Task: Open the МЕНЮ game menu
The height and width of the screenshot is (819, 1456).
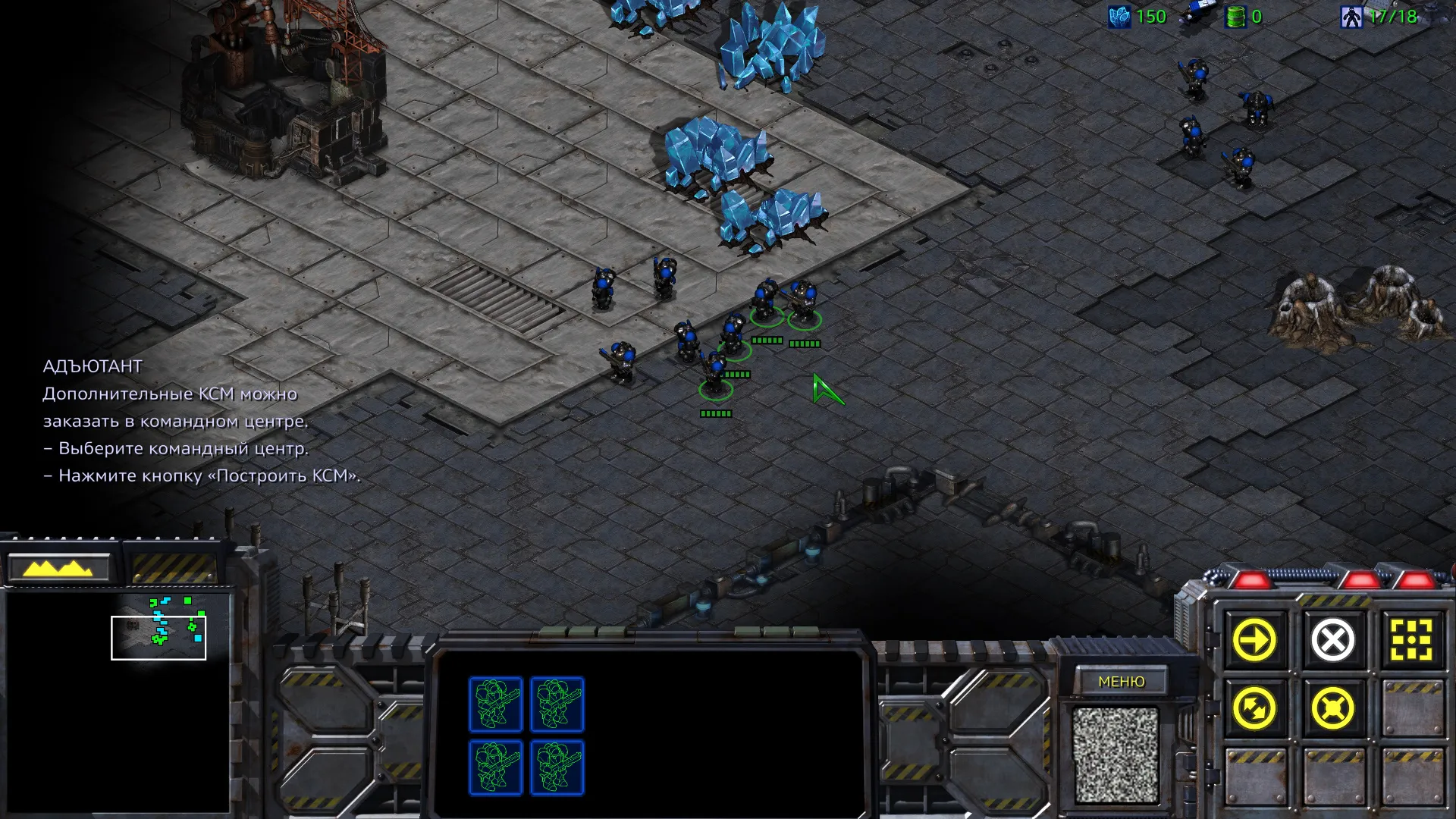Action: coord(1121,682)
